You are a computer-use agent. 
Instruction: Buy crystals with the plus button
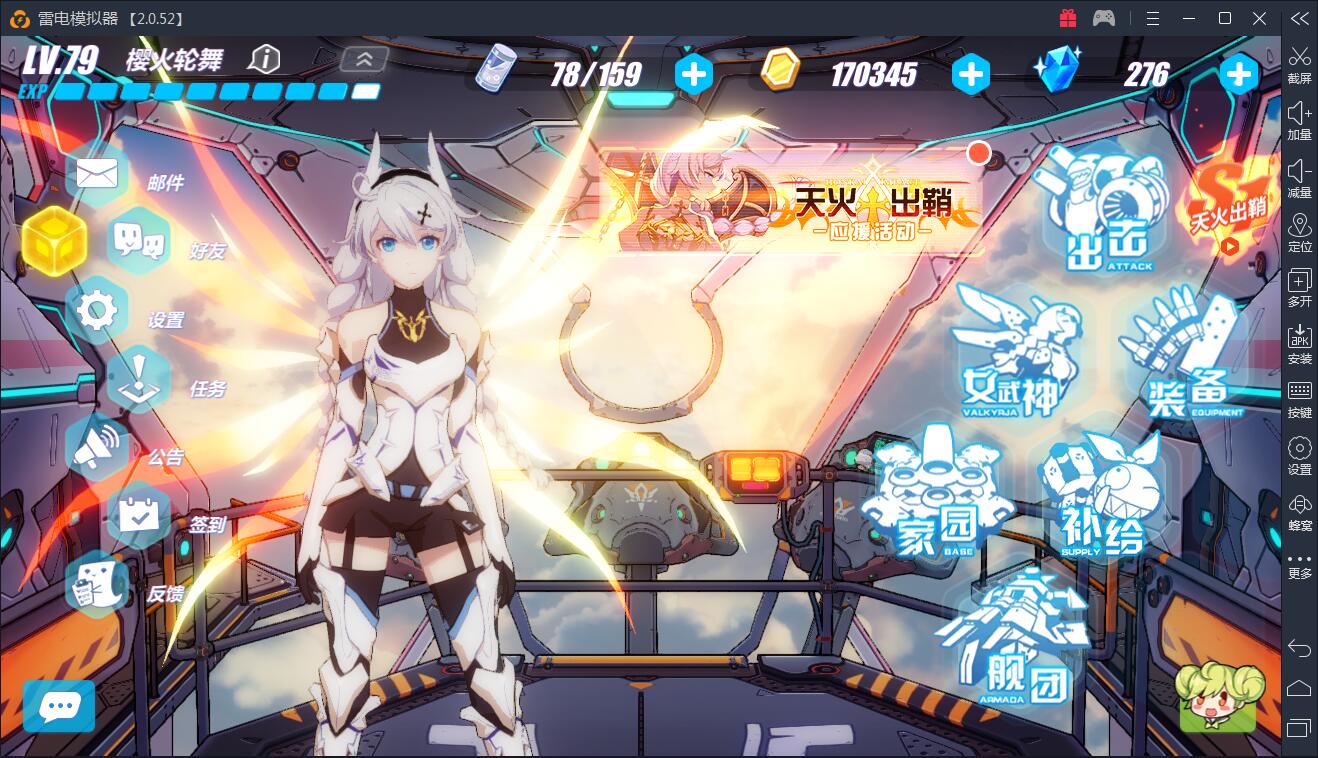click(x=1238, y=74)
